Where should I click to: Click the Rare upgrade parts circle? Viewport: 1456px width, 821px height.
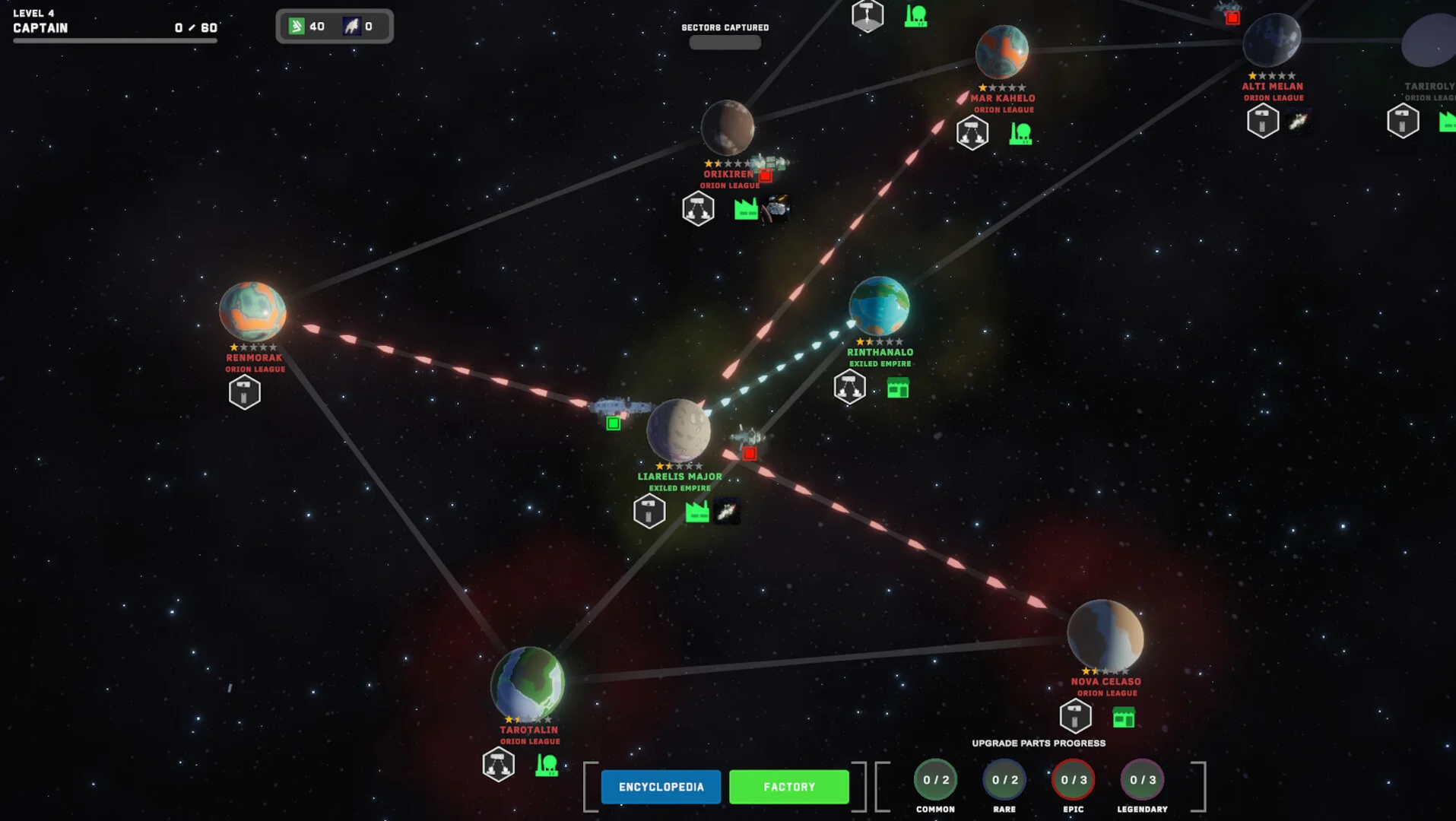[x=1004, y=780]
